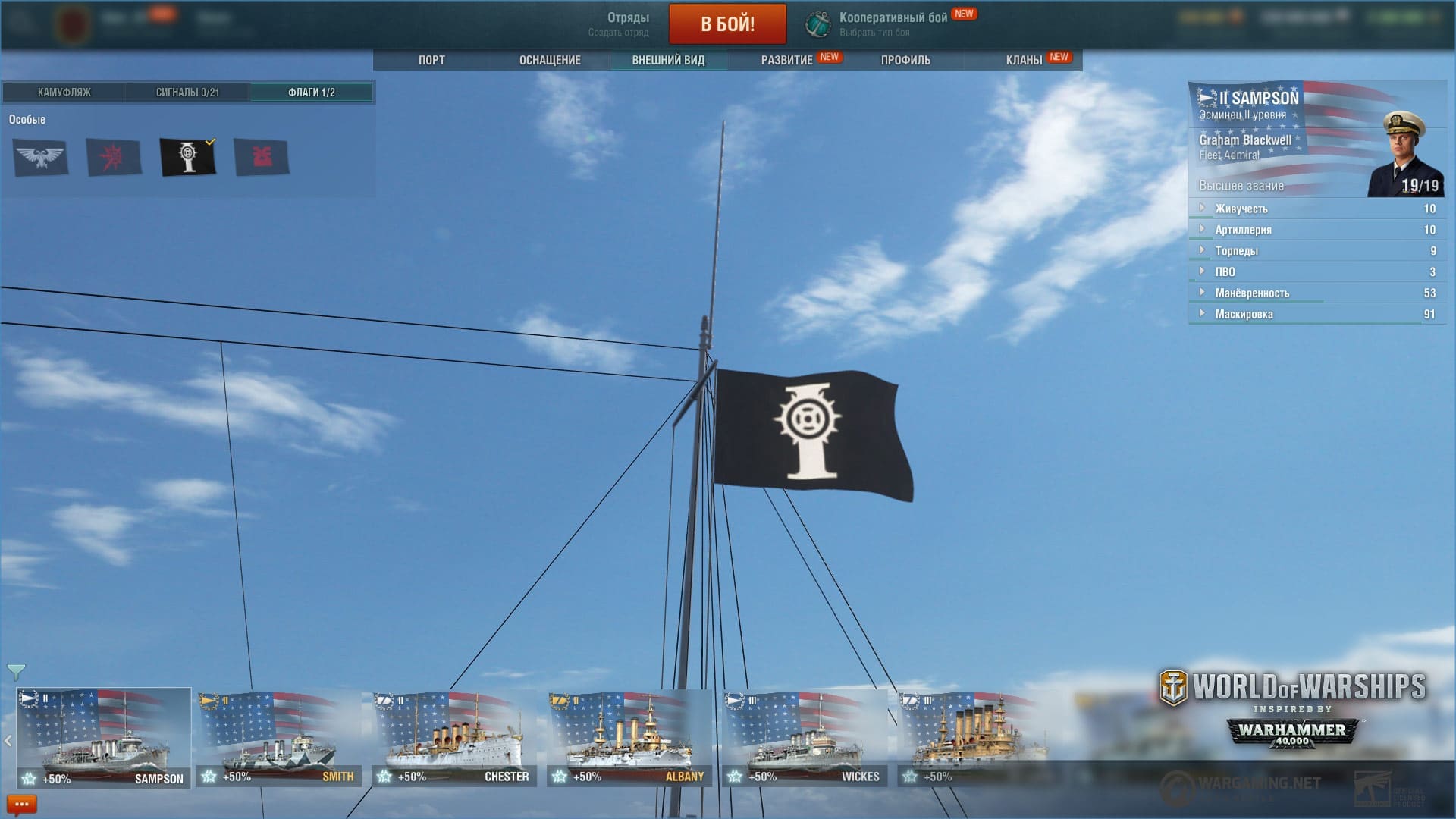Screen dimensions: 1456x819
Task: Open the Развитие tab
Action: [786, 60]
